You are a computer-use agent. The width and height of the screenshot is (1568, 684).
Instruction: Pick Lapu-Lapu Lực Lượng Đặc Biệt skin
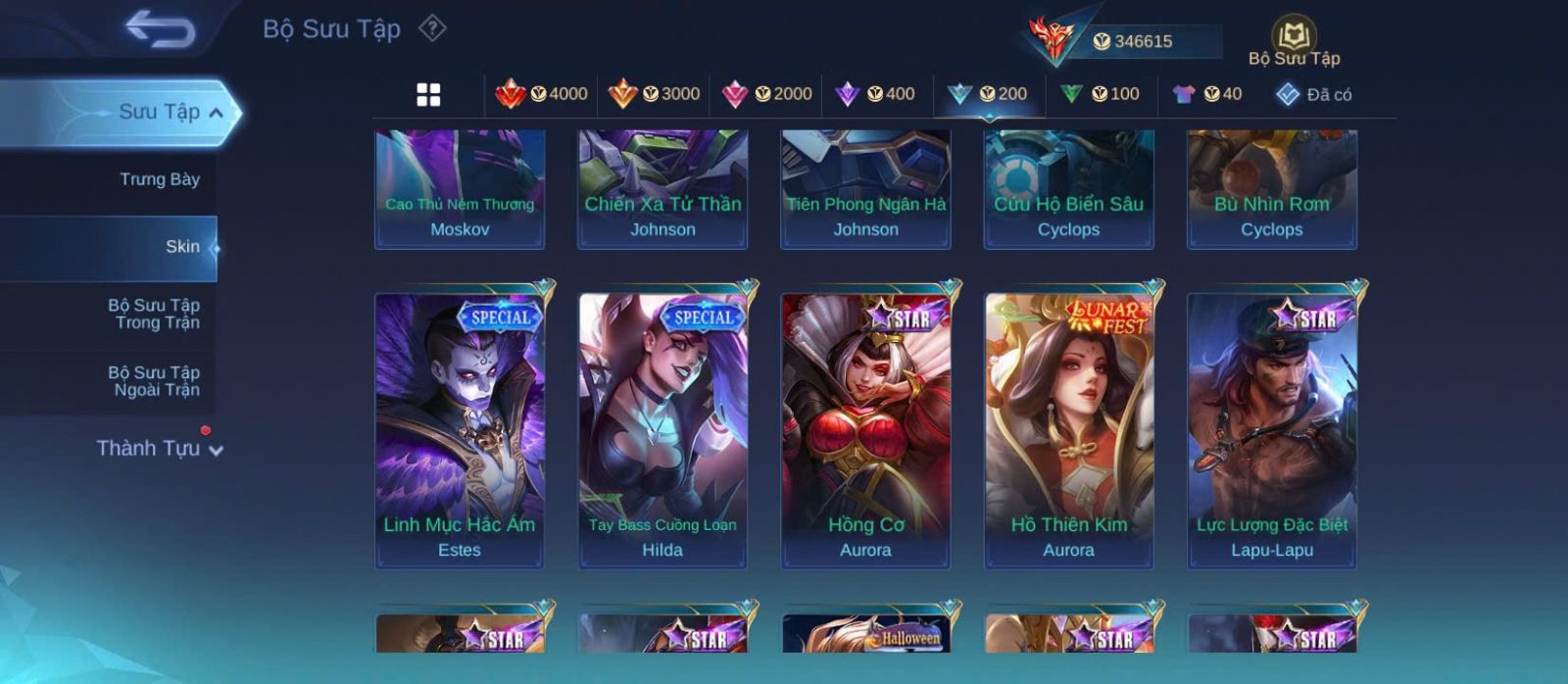pos(1271,429)
